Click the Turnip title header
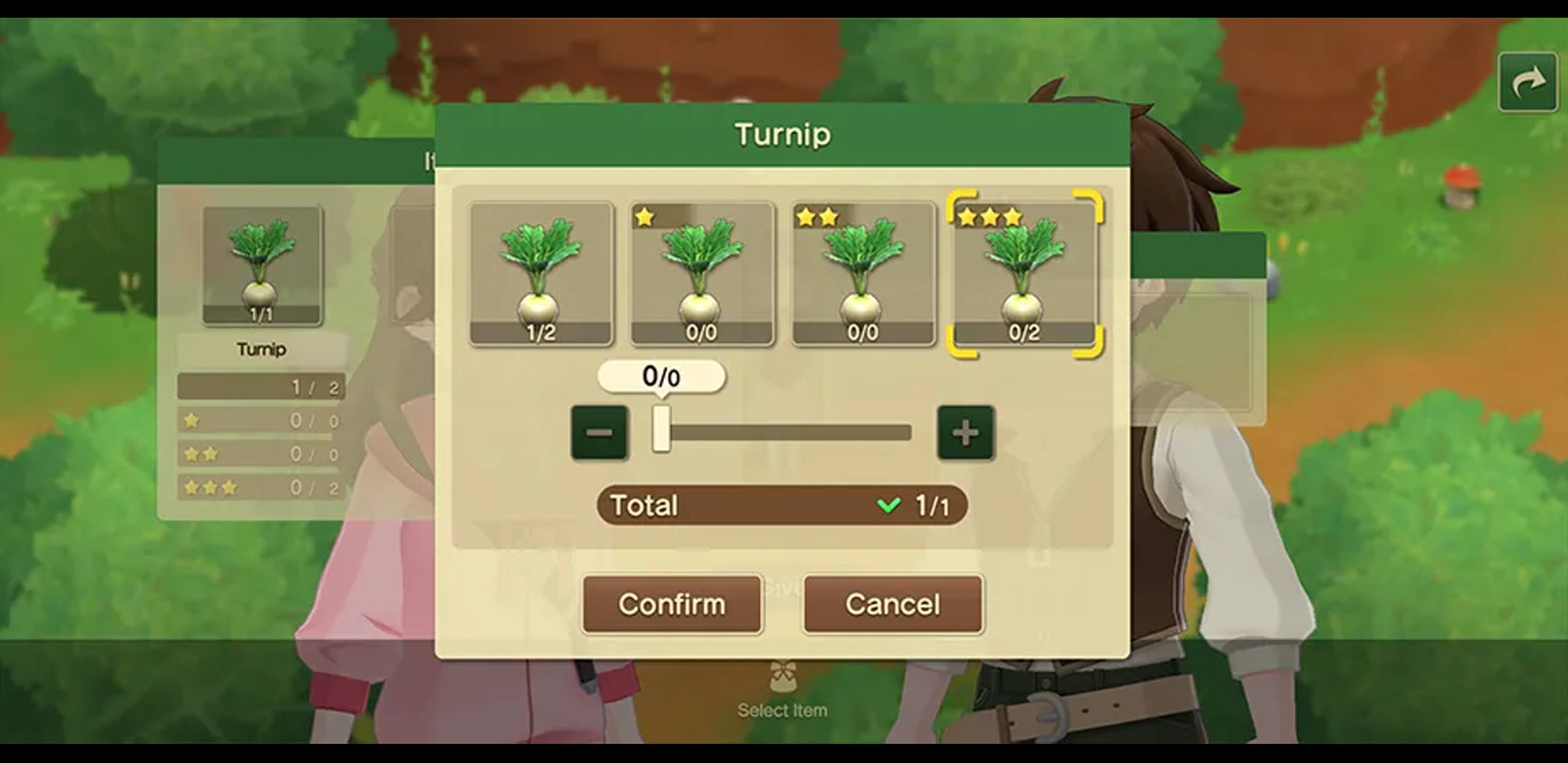1568x763 pixels. pos(783,134)
